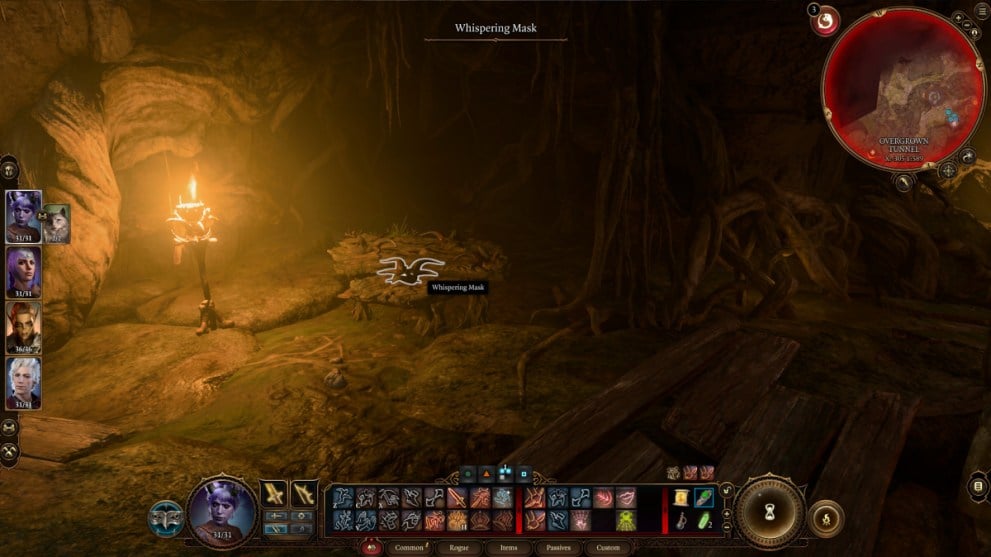The height and width of the screenshot is (557, 991).
Task: Click the hourglass end turn dial
Action: pos(769,509)
